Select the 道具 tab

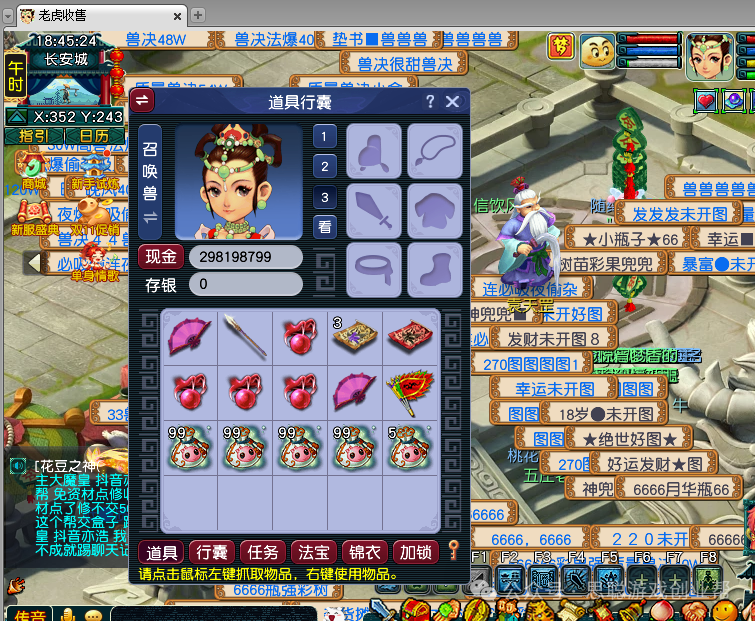(162, 551)
